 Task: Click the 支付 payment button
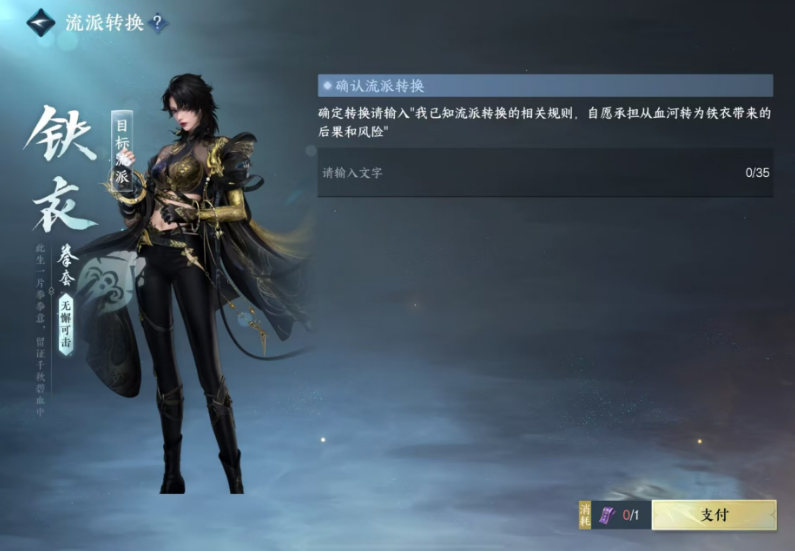713,515
